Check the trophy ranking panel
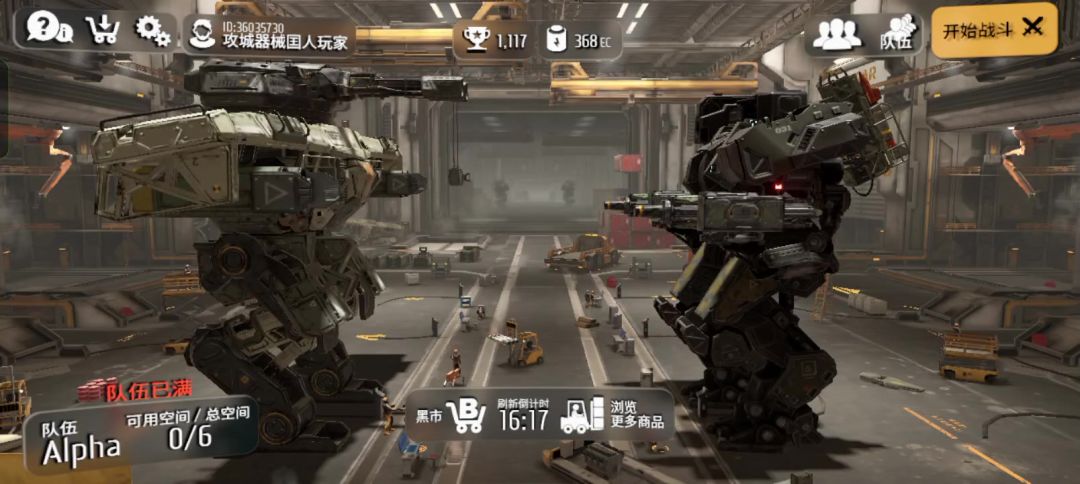This screenshot has width=1080, height=484. point(494,40)
